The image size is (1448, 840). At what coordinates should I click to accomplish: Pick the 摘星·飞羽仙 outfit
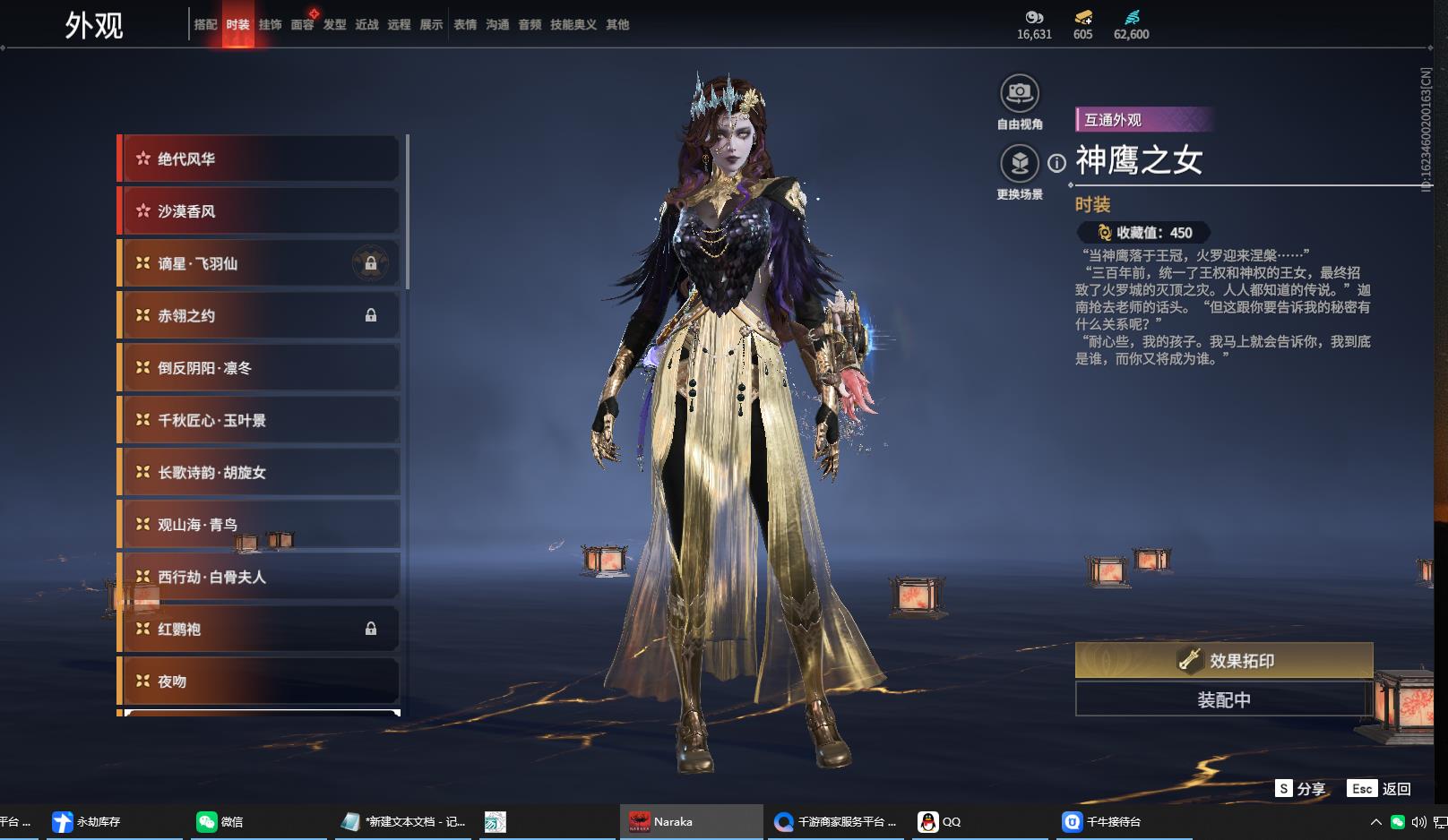260,263
